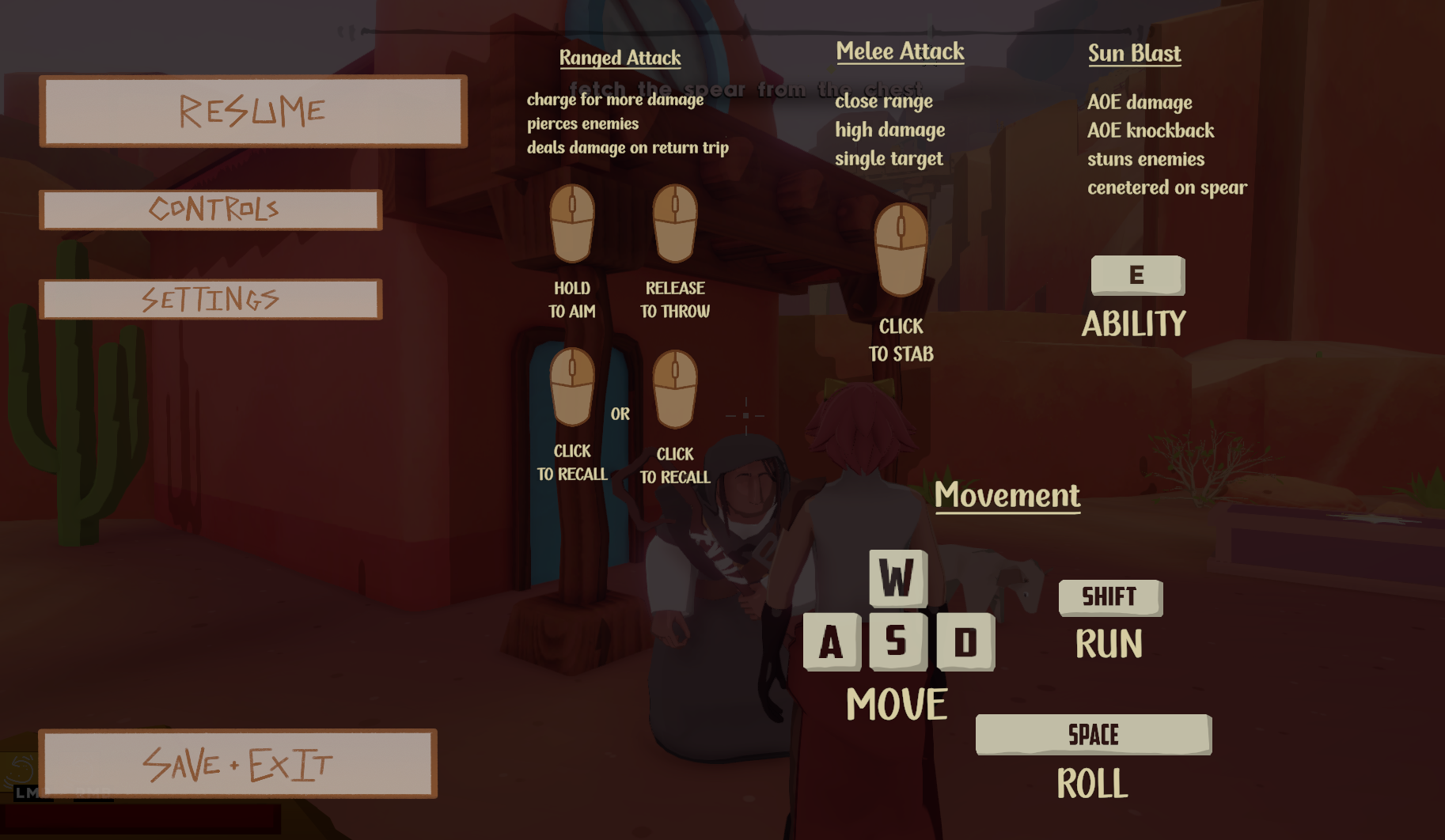
Task: Open the Controls menu entry
Action: 211,210
